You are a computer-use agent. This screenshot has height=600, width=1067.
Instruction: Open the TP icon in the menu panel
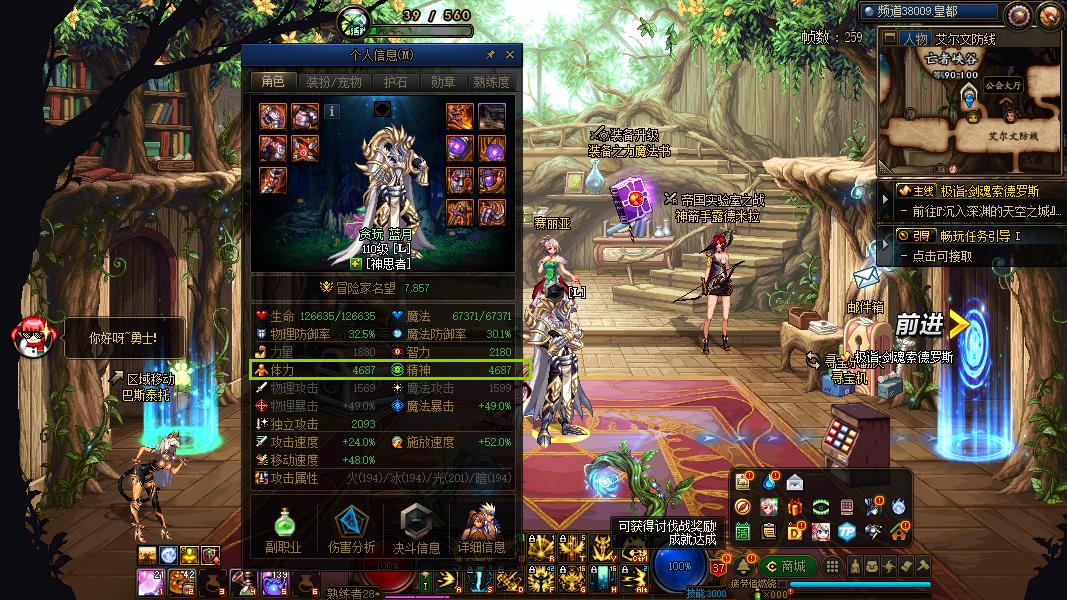[846, 531]
